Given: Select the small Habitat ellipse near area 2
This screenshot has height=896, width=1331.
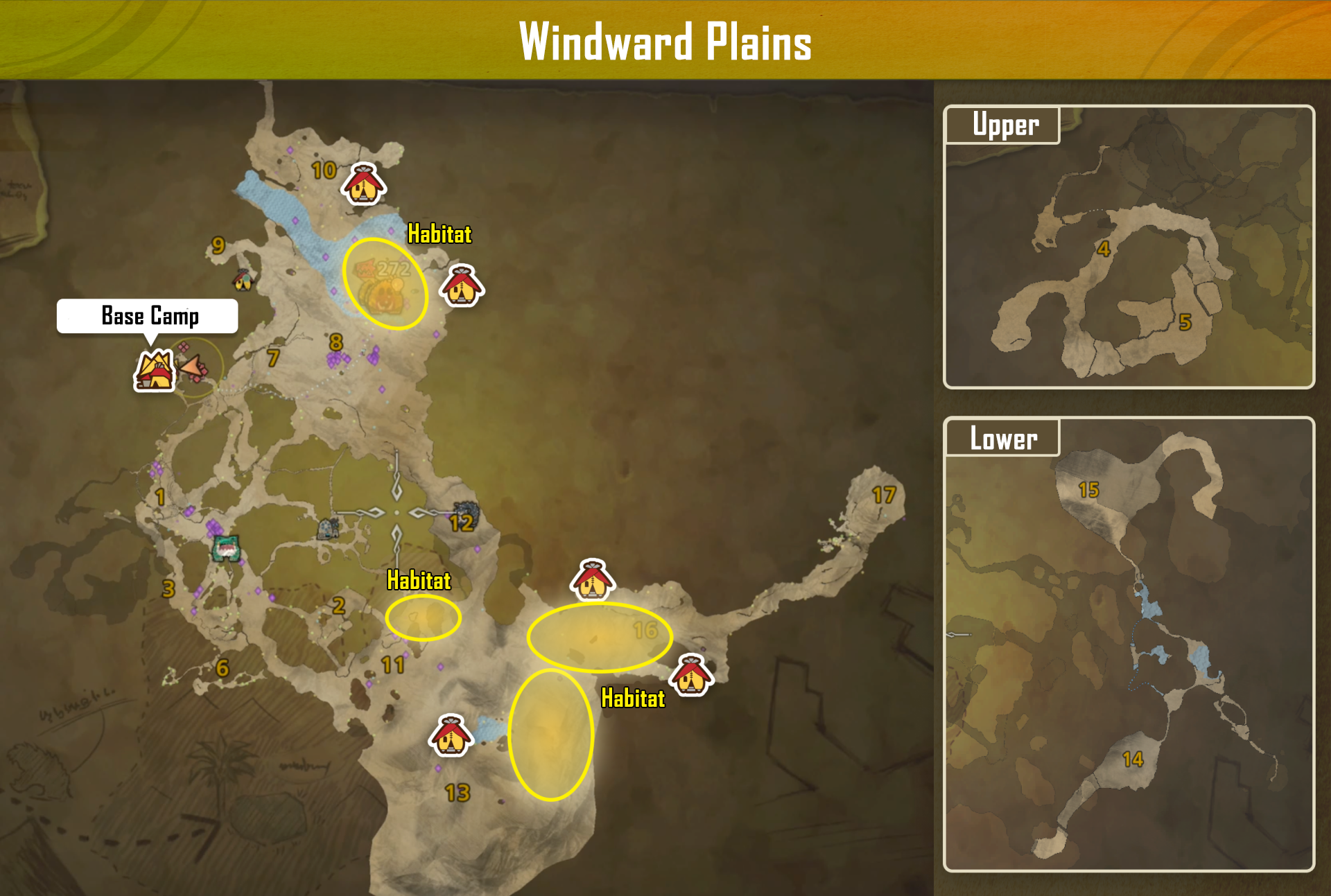Looking at the screenshot, I should coord(423,617).
